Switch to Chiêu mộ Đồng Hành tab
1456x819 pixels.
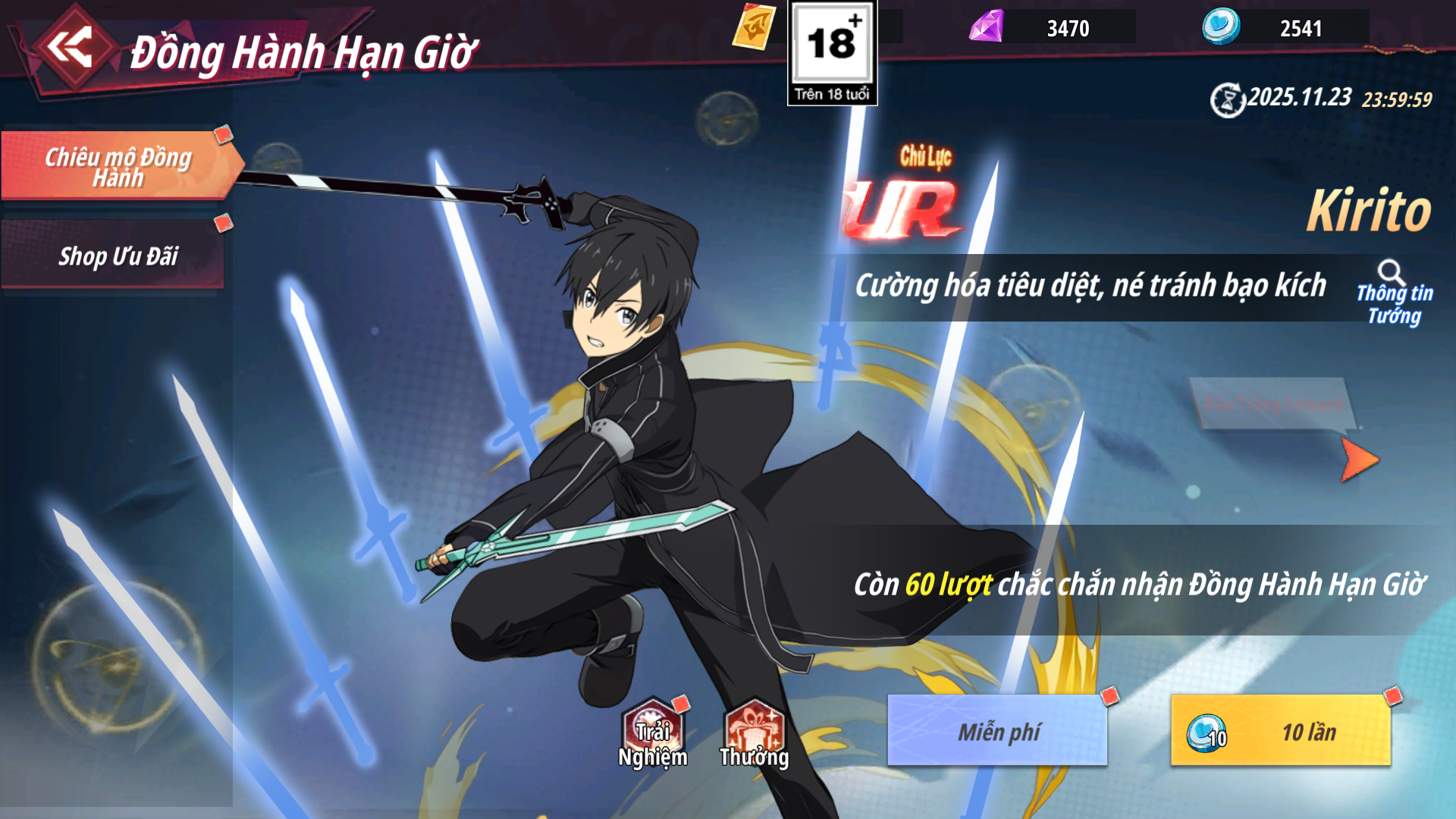pyautogui.click(x=118, y=166)
